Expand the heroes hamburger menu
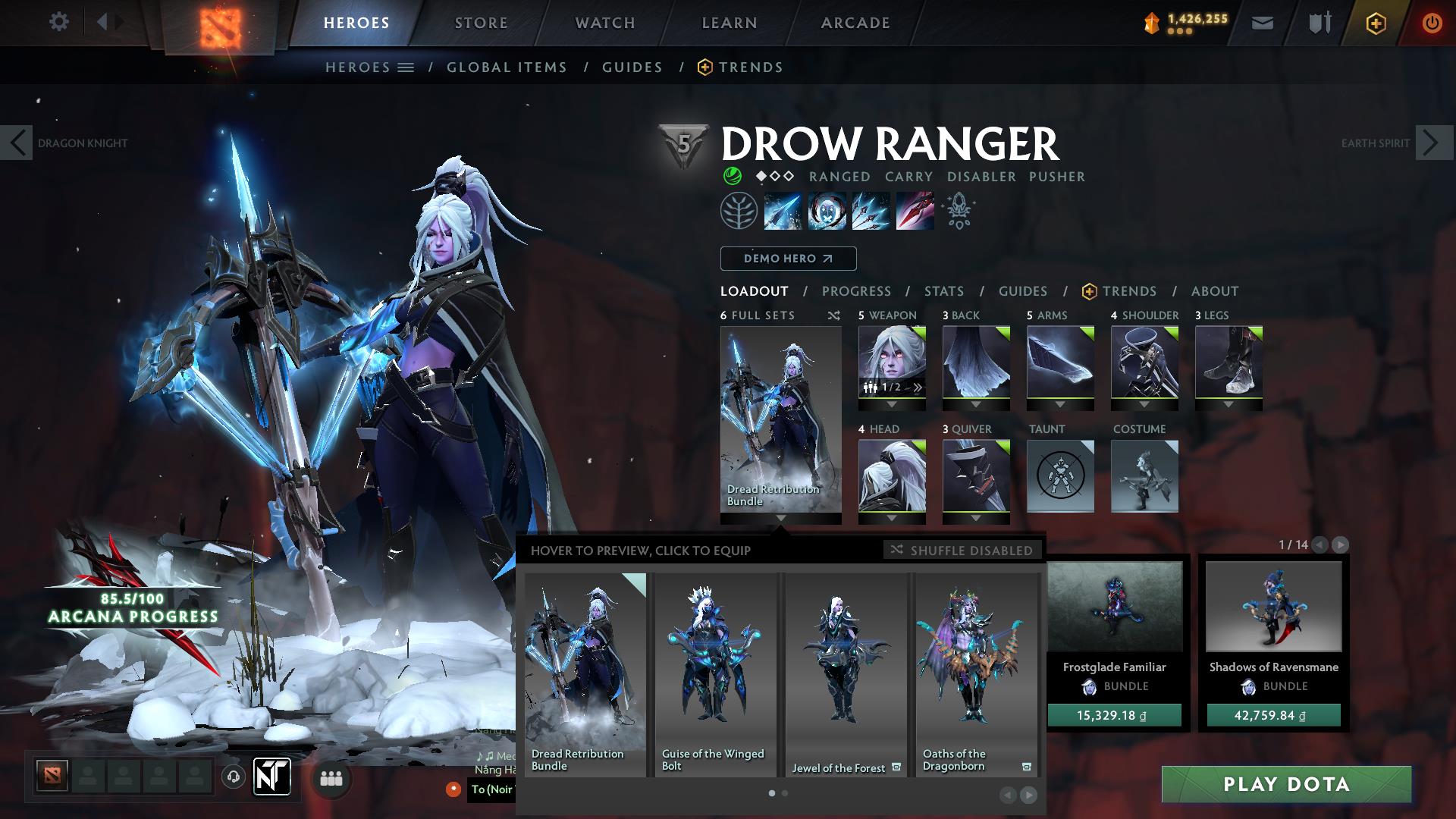 406,67
